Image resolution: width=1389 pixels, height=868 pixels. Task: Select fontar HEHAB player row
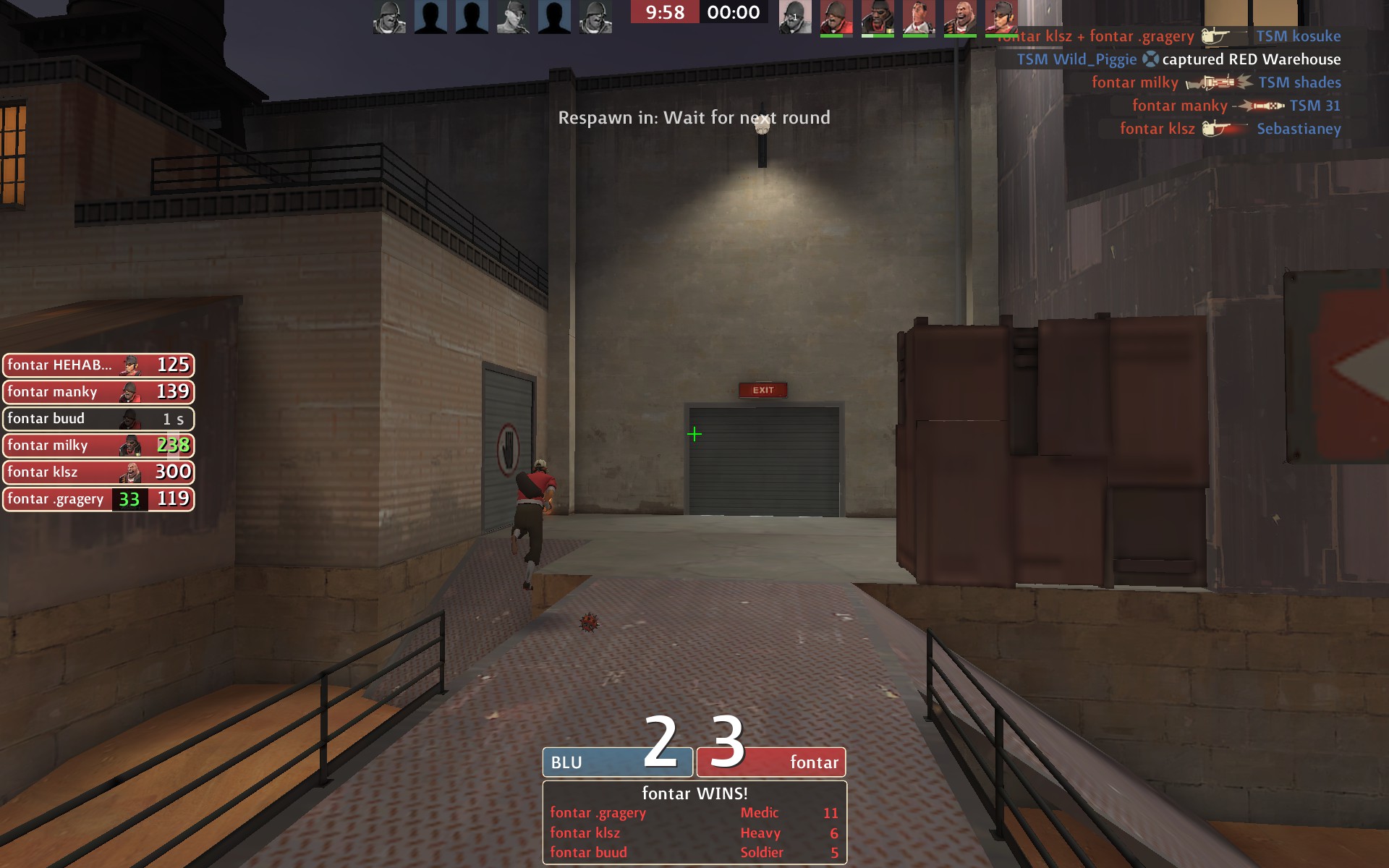(x=98, y=365)
